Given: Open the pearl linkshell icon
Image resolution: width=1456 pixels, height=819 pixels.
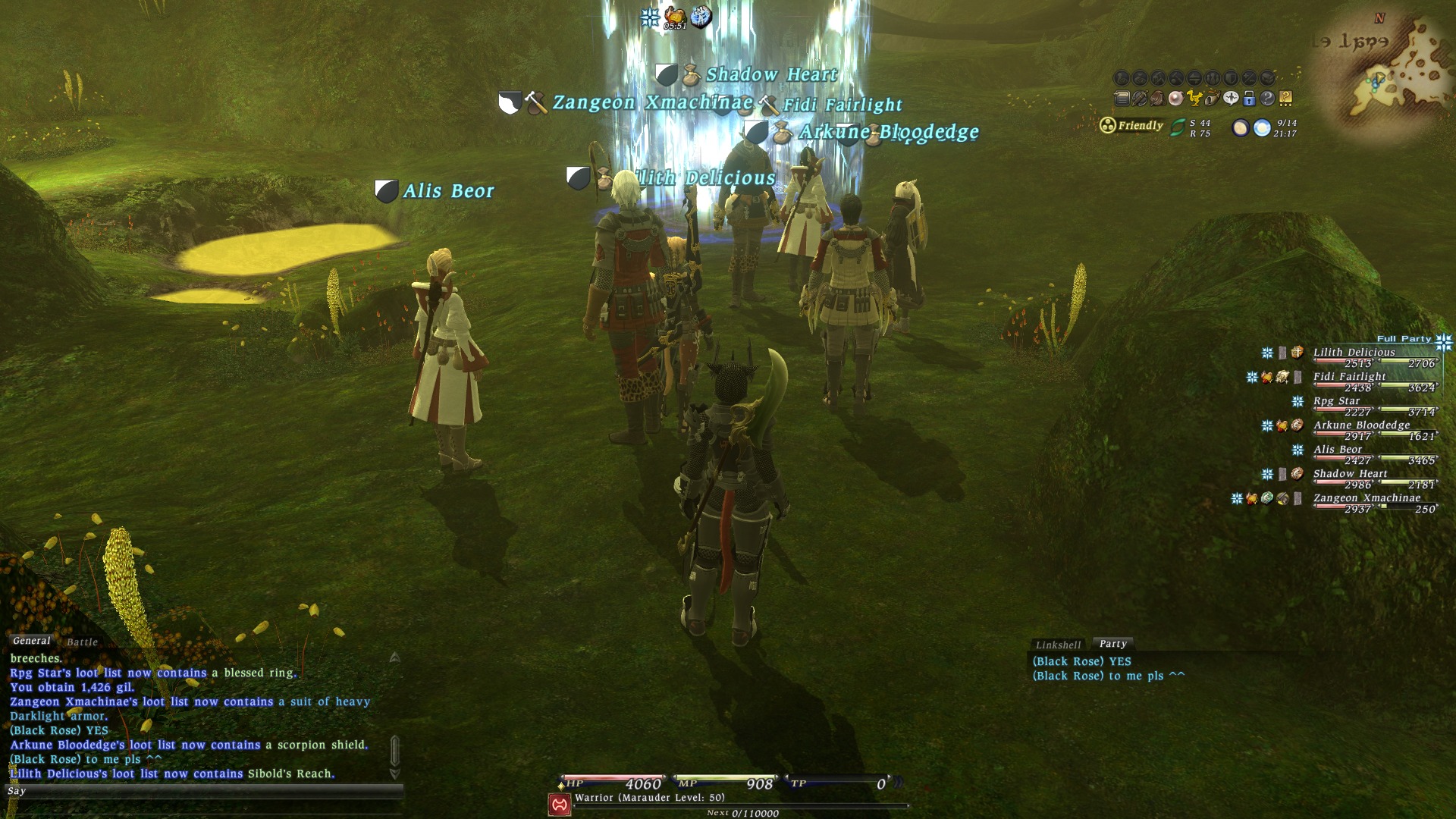Looking at the screenshot, I should [x=1176, y=98].
